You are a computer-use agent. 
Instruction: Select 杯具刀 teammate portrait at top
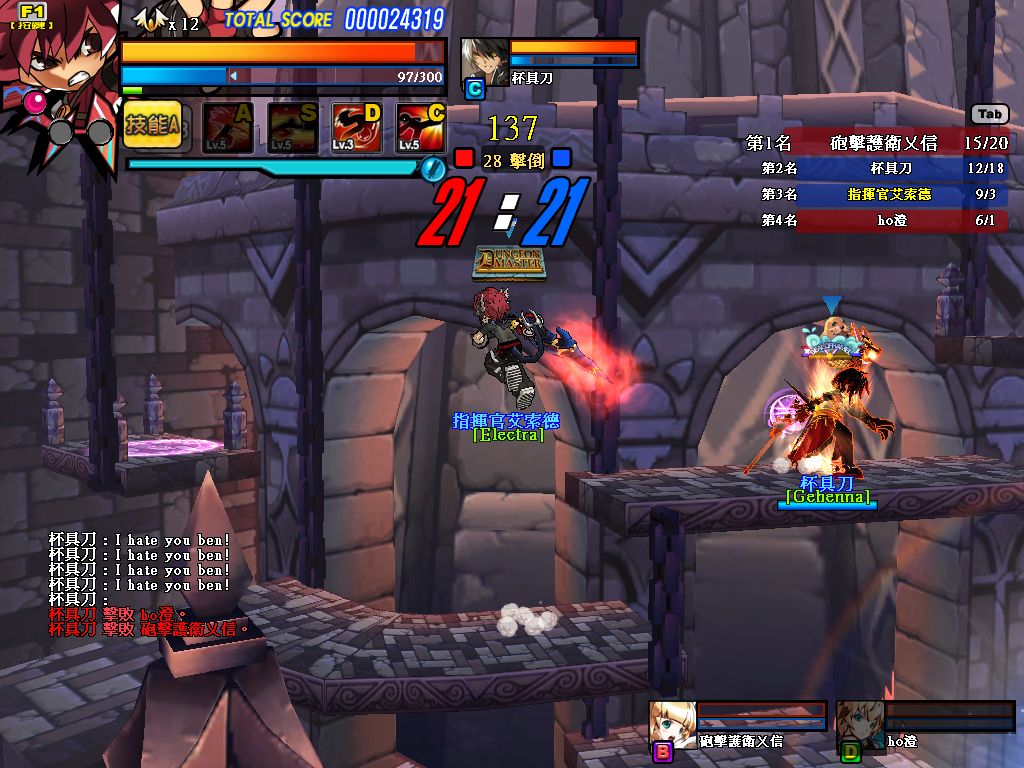(484, 62)
